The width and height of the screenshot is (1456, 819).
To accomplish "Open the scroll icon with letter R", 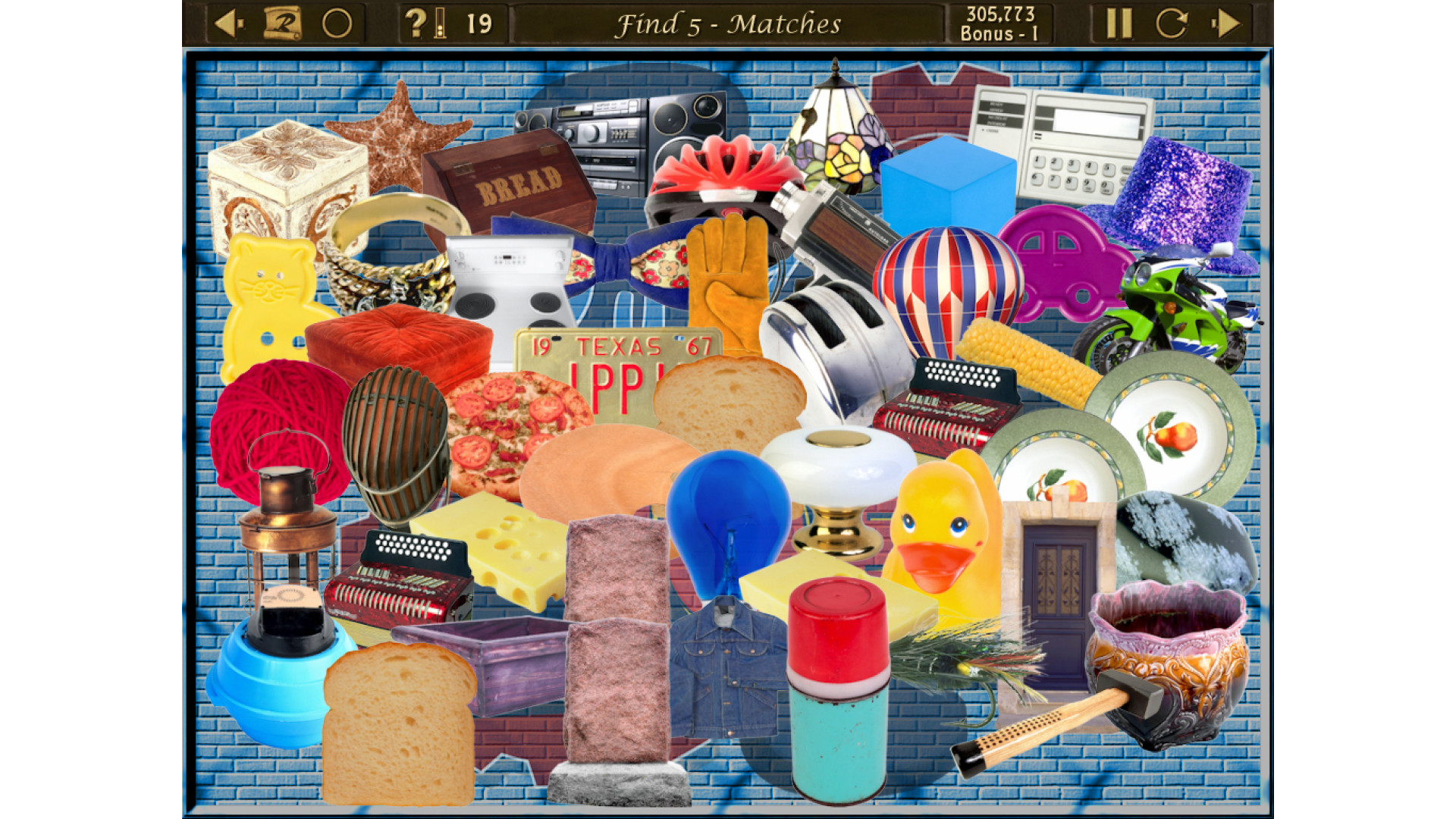I will 282,24.
